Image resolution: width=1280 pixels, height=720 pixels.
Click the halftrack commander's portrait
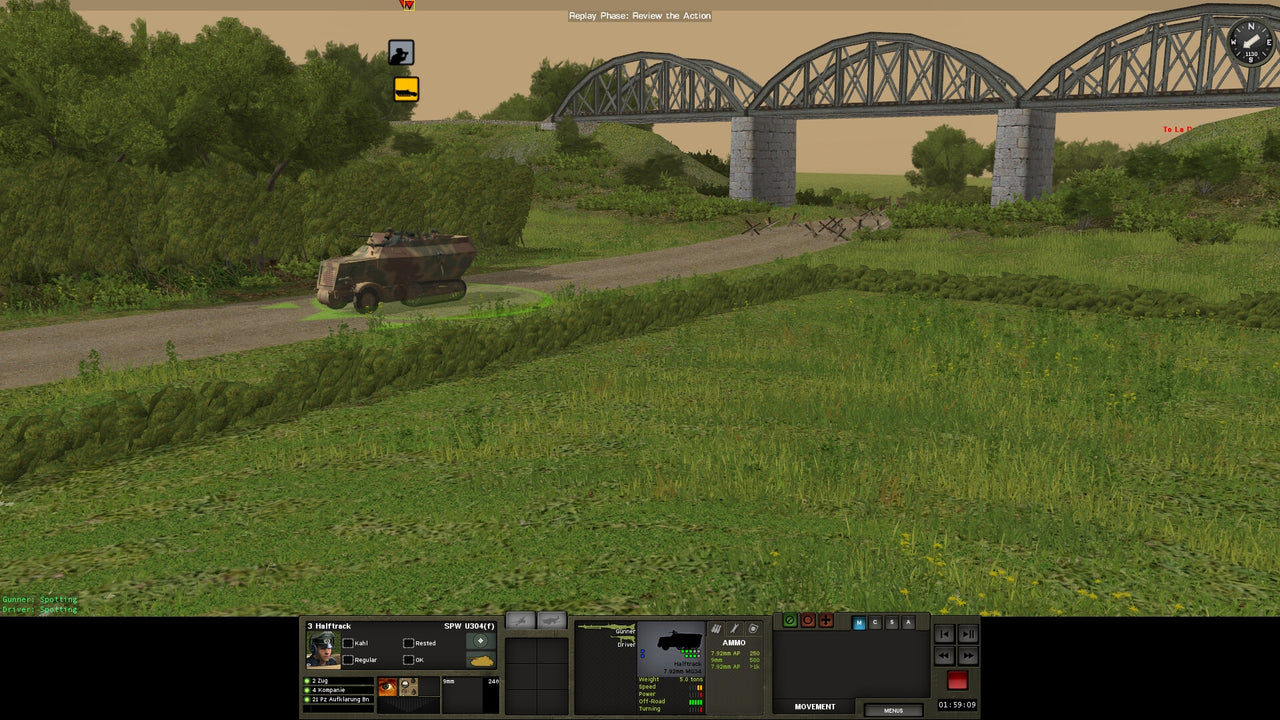click(323, 650)
